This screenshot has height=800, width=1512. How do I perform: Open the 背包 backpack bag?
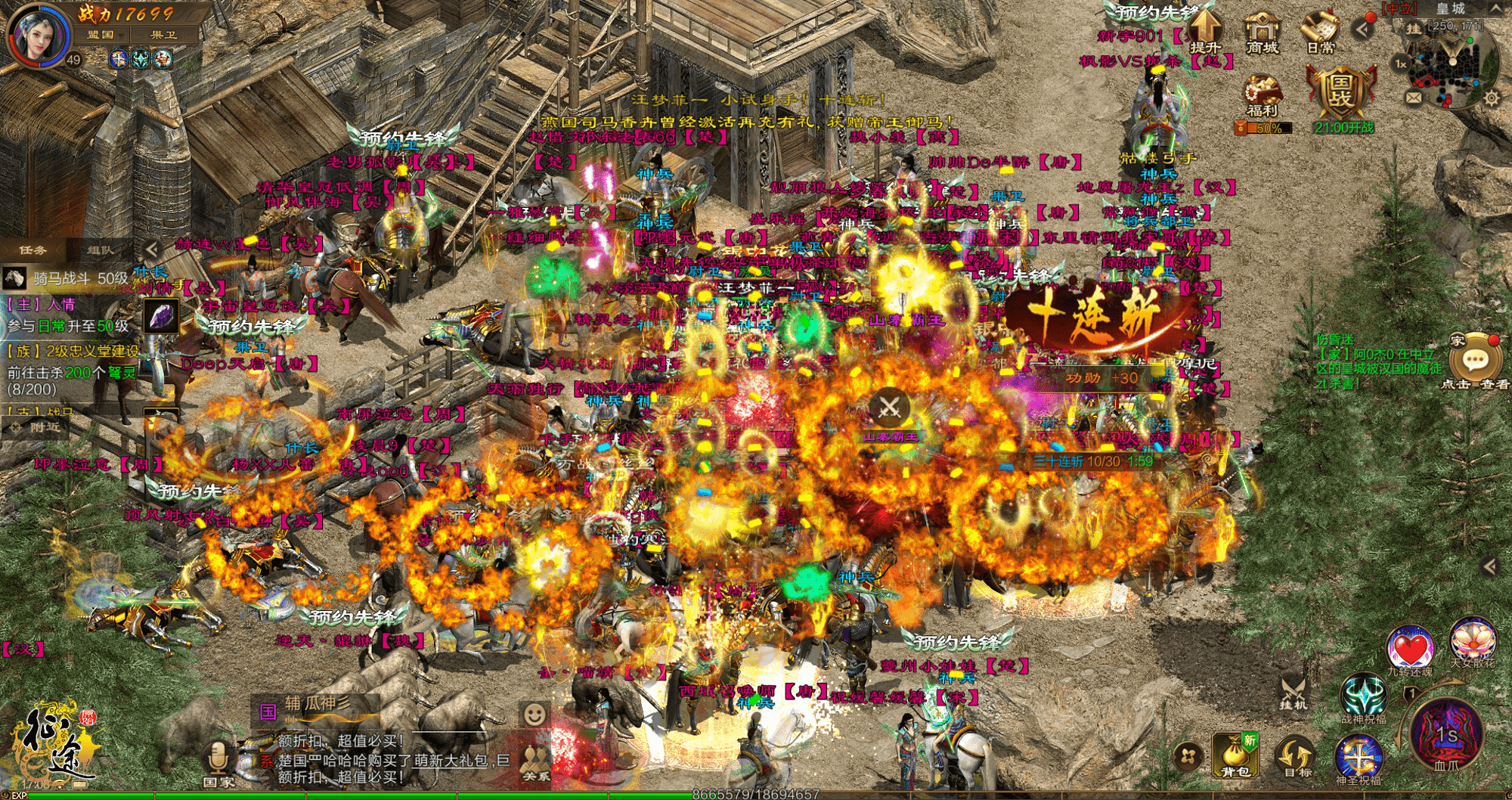[1235, 755]
